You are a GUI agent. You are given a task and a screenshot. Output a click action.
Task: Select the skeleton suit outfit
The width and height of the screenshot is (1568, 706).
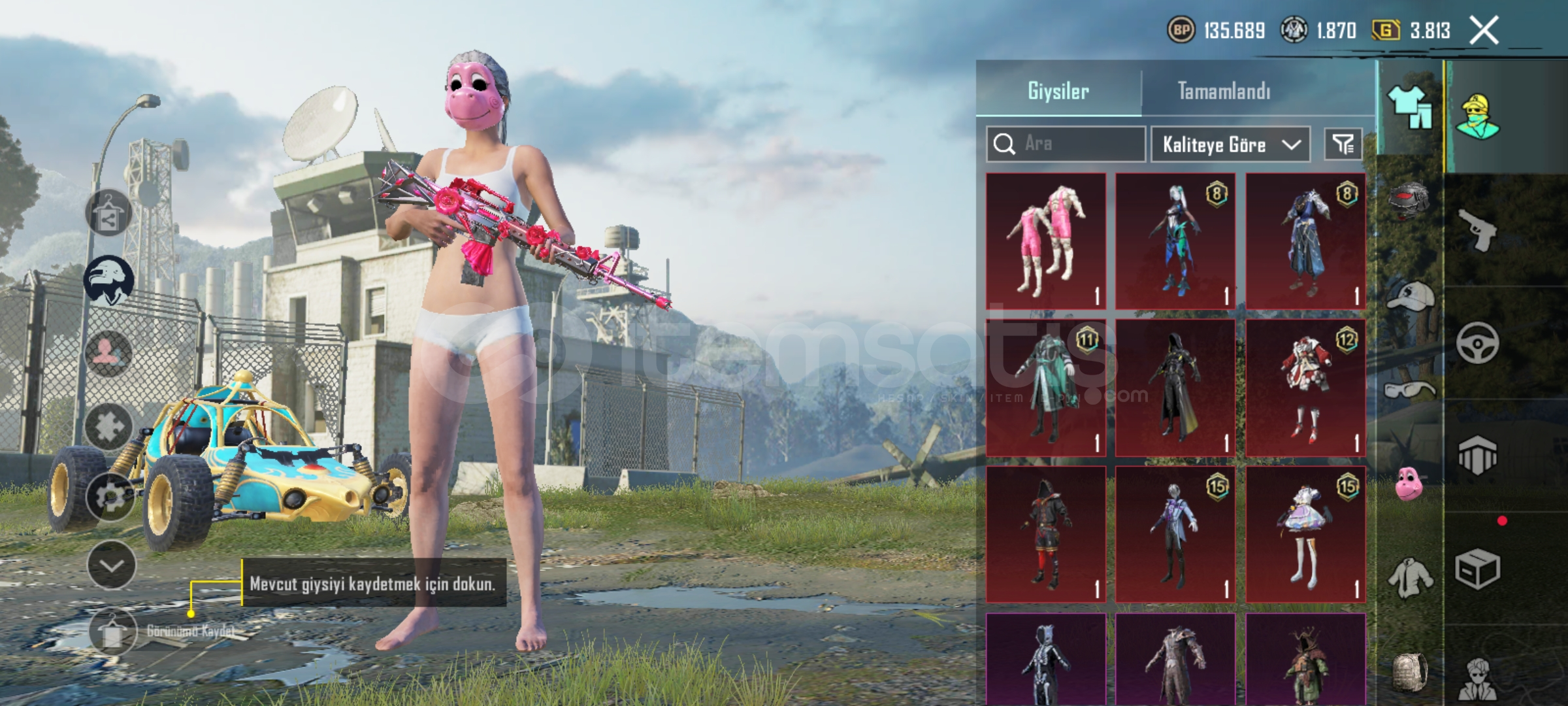click(1046, 659)
